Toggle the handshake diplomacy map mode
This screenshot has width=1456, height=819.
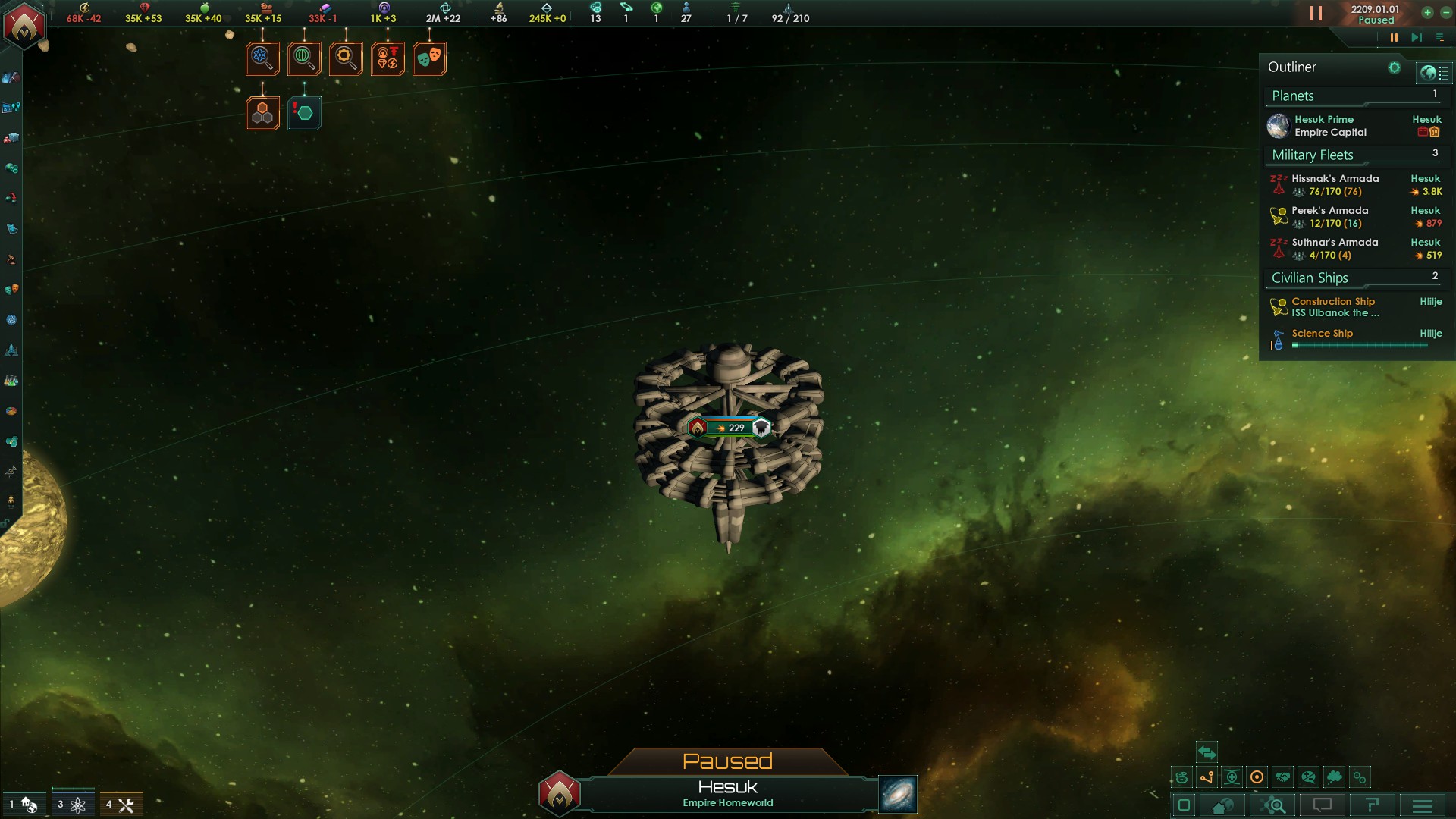1282,777
